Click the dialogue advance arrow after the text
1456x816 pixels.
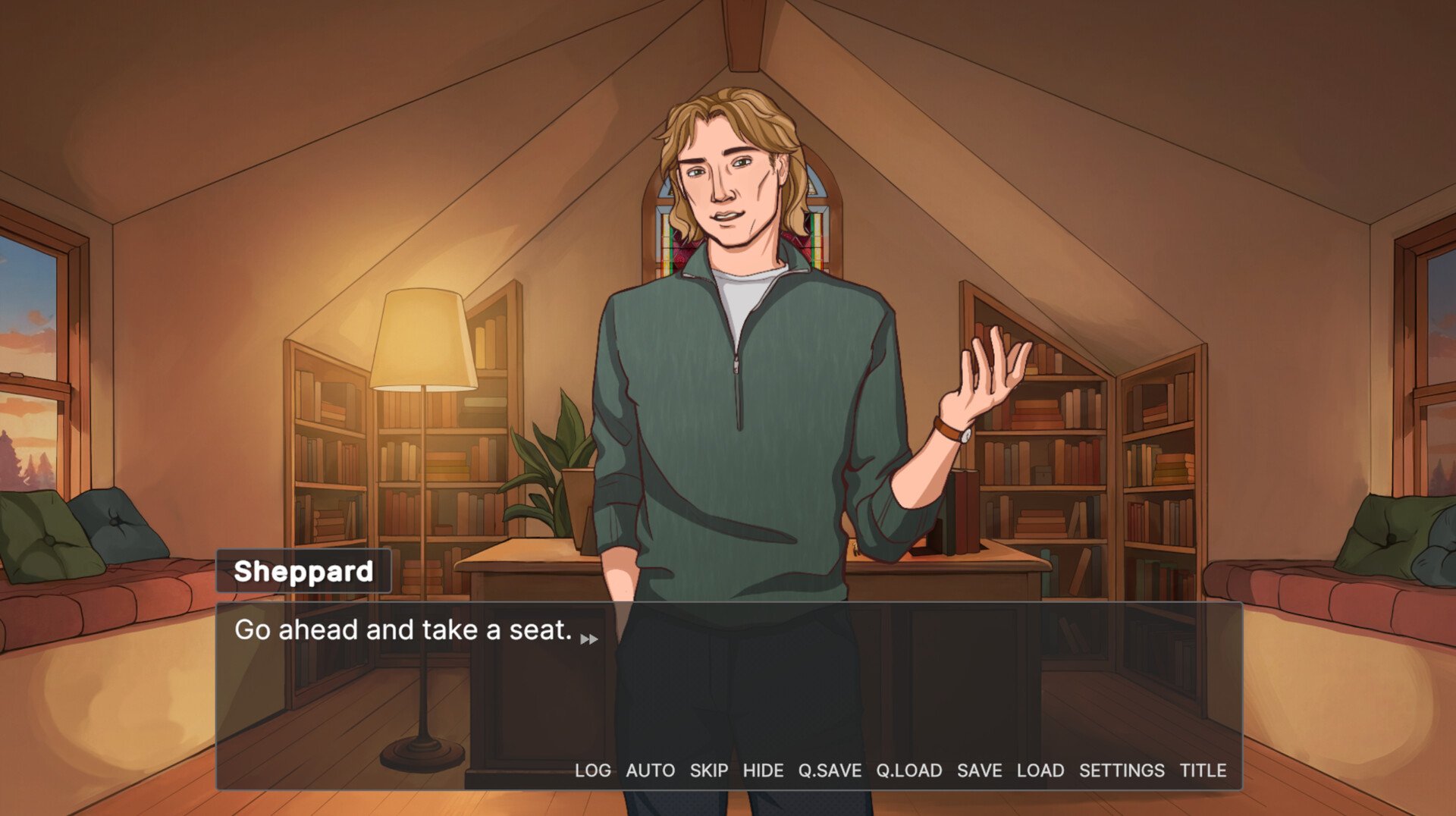[x=589, y=639]
